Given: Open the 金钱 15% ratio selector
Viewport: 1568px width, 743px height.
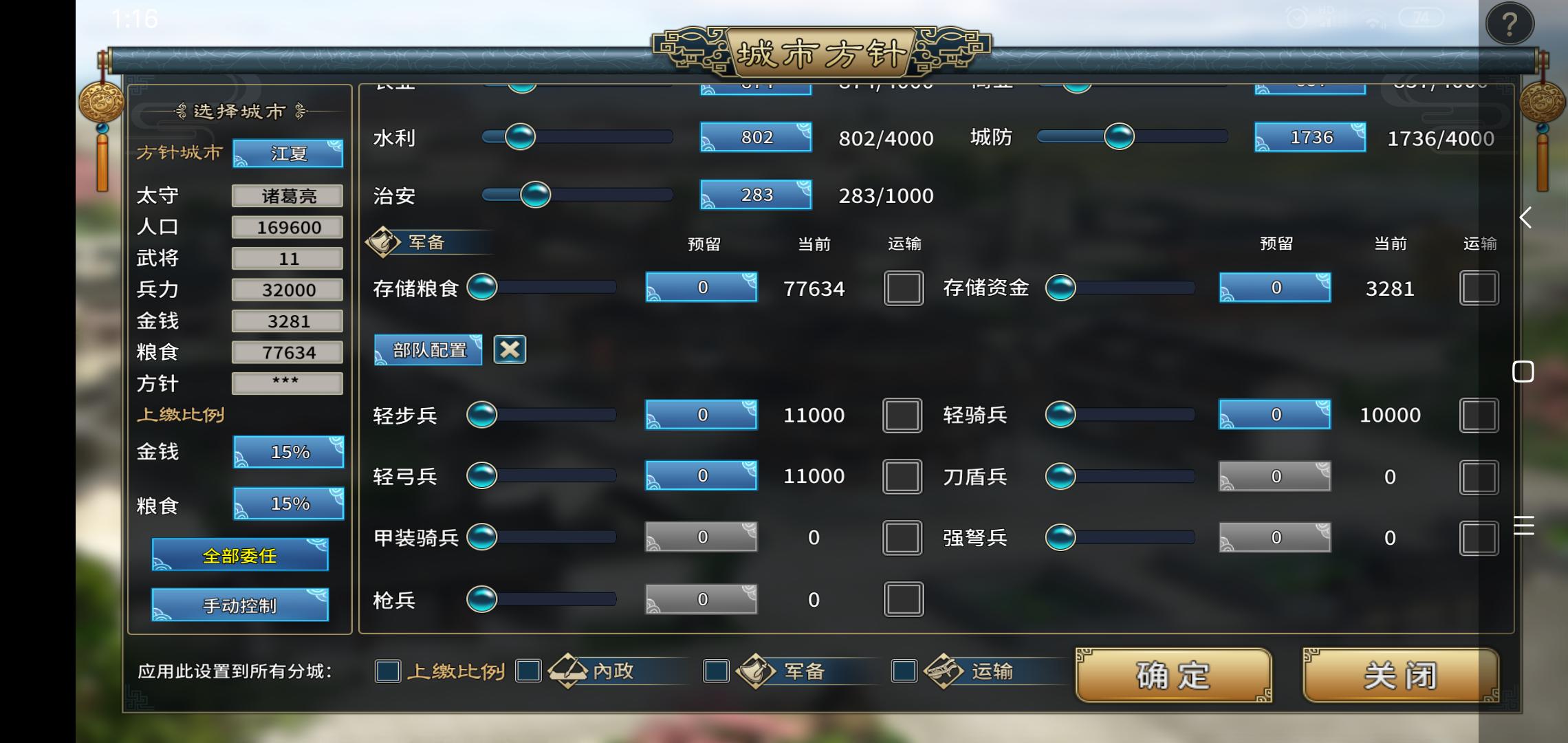Looking at the screenshot, I should point(288,451).
